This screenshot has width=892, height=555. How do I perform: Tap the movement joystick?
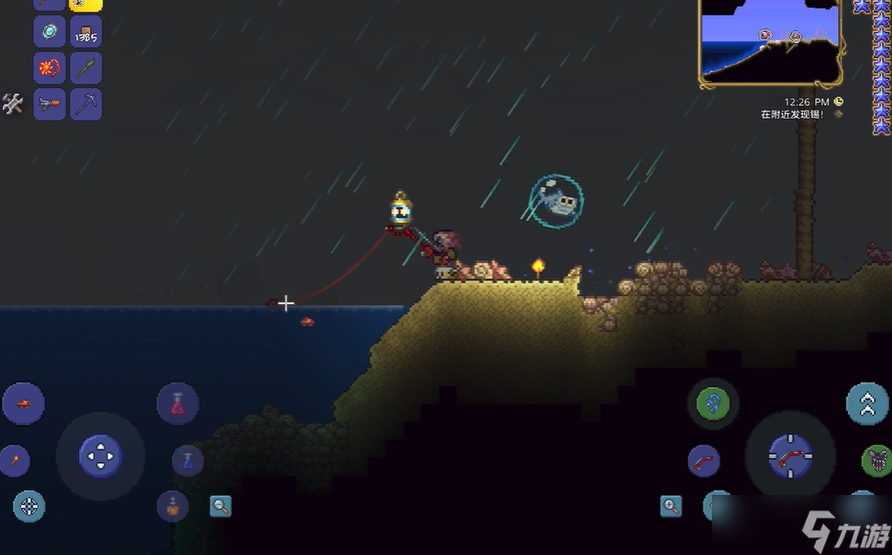point(100,456)
